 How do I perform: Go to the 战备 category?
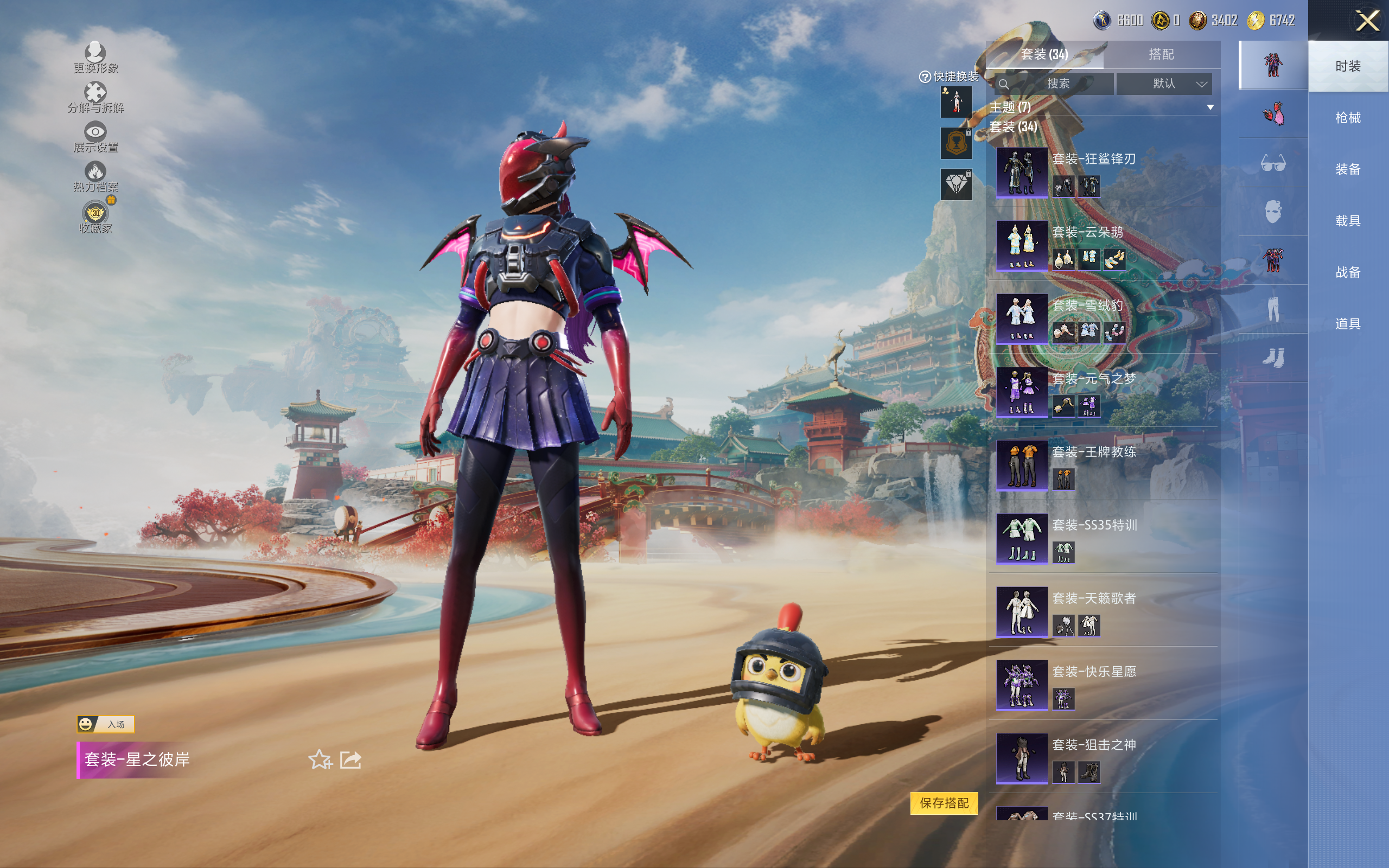(1347, 272)
